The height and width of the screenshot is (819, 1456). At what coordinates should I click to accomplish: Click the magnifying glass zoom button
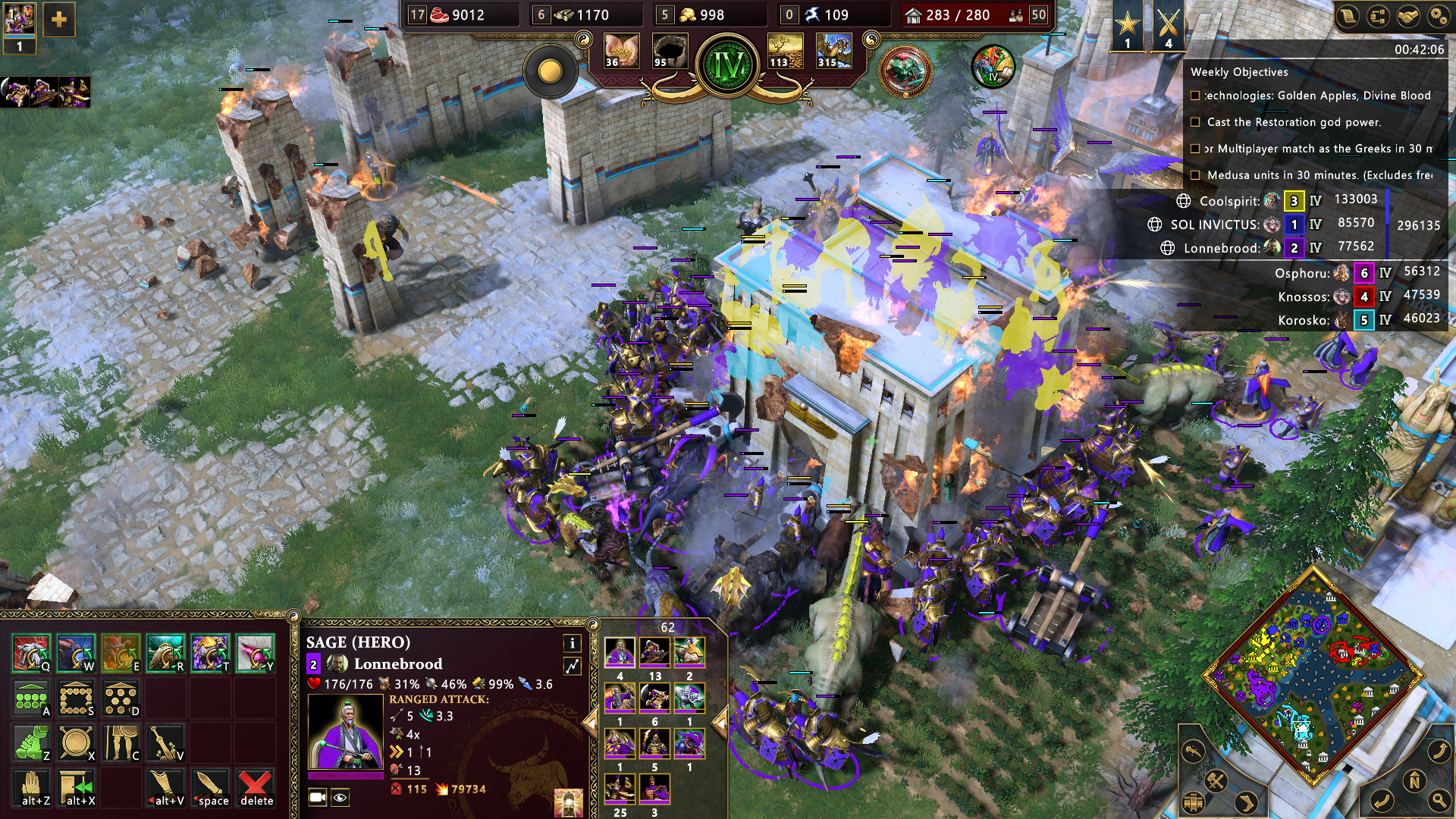1439,799
